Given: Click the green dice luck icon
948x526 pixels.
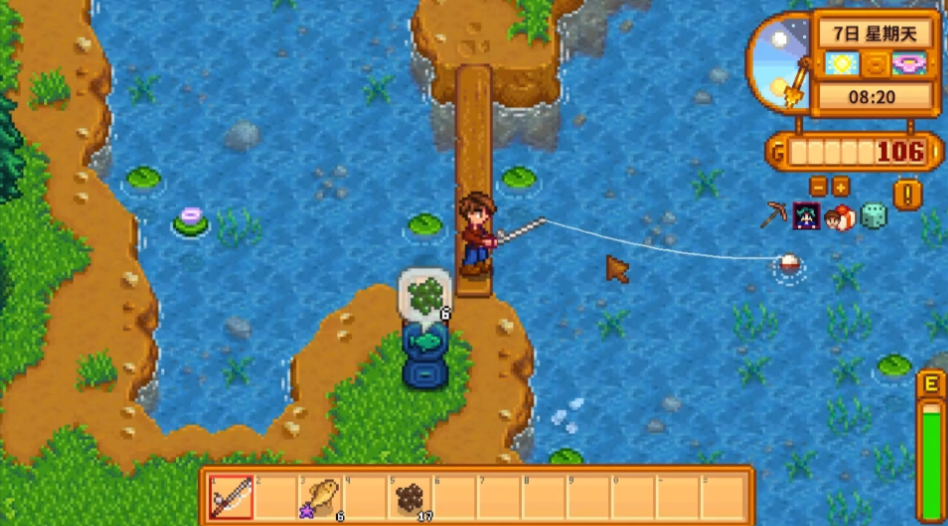Looking at the screenshot, I should 873,216.
